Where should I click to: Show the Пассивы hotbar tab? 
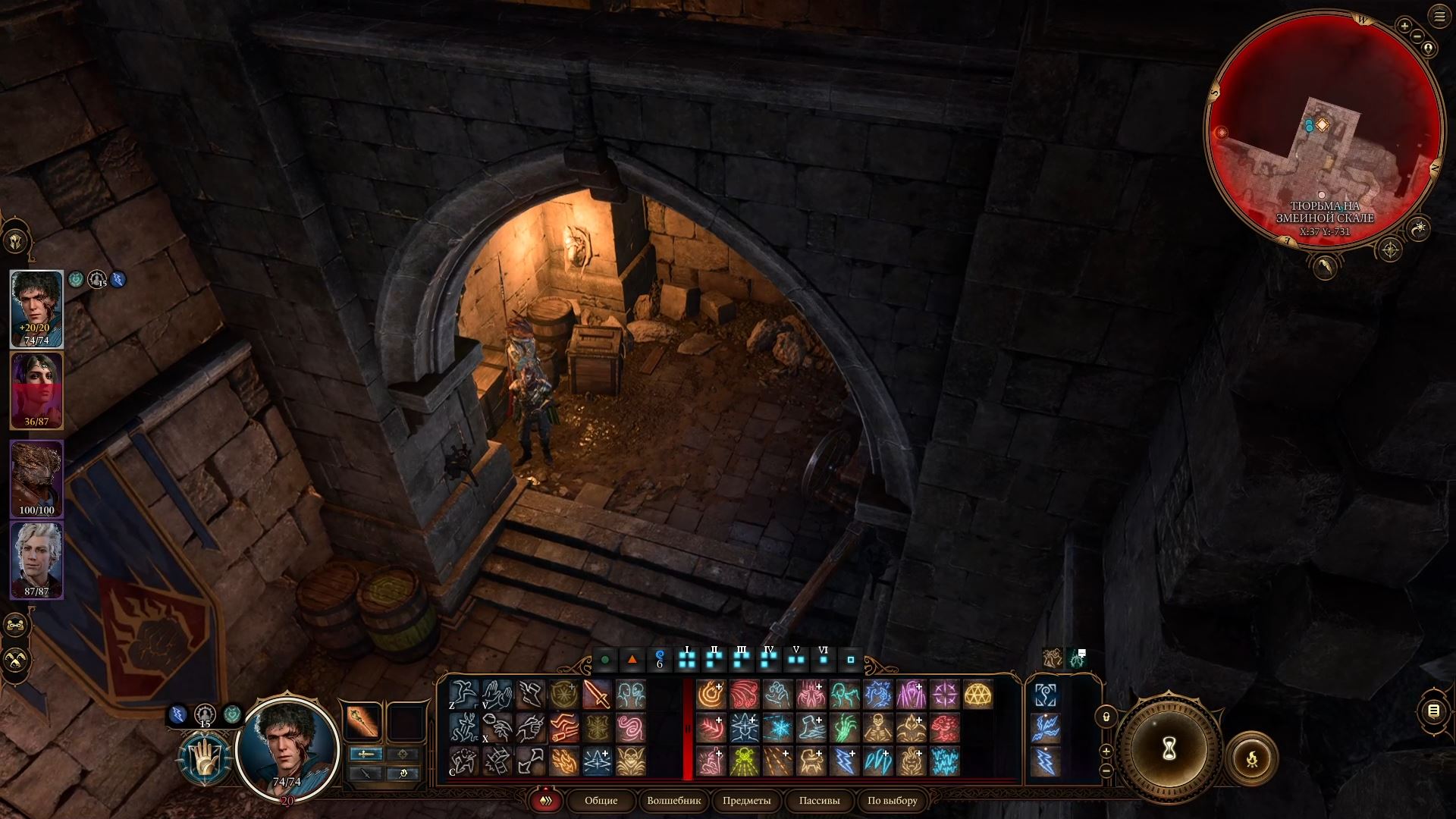pyautogui.click(x=819, y=801)
